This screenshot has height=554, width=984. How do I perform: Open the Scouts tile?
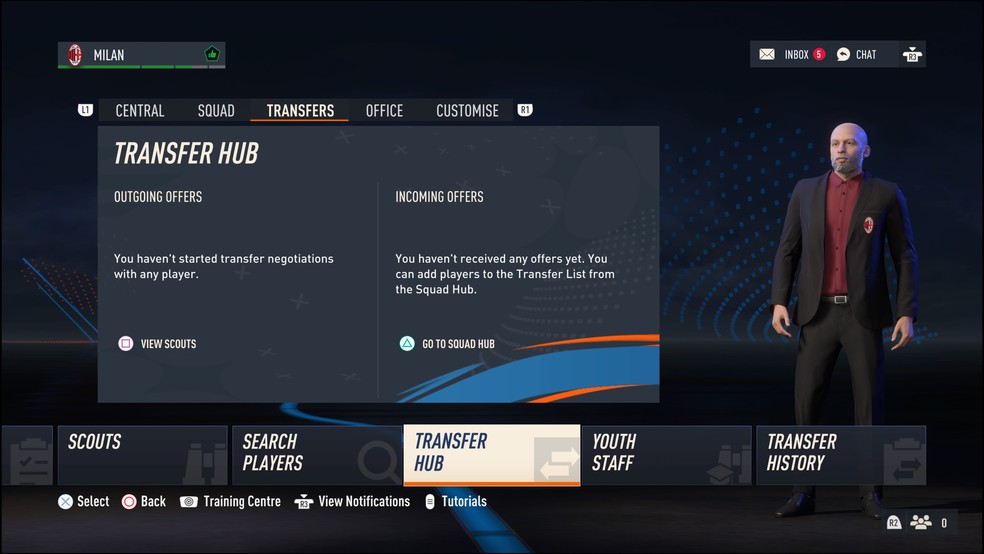[x=142, y=455]
